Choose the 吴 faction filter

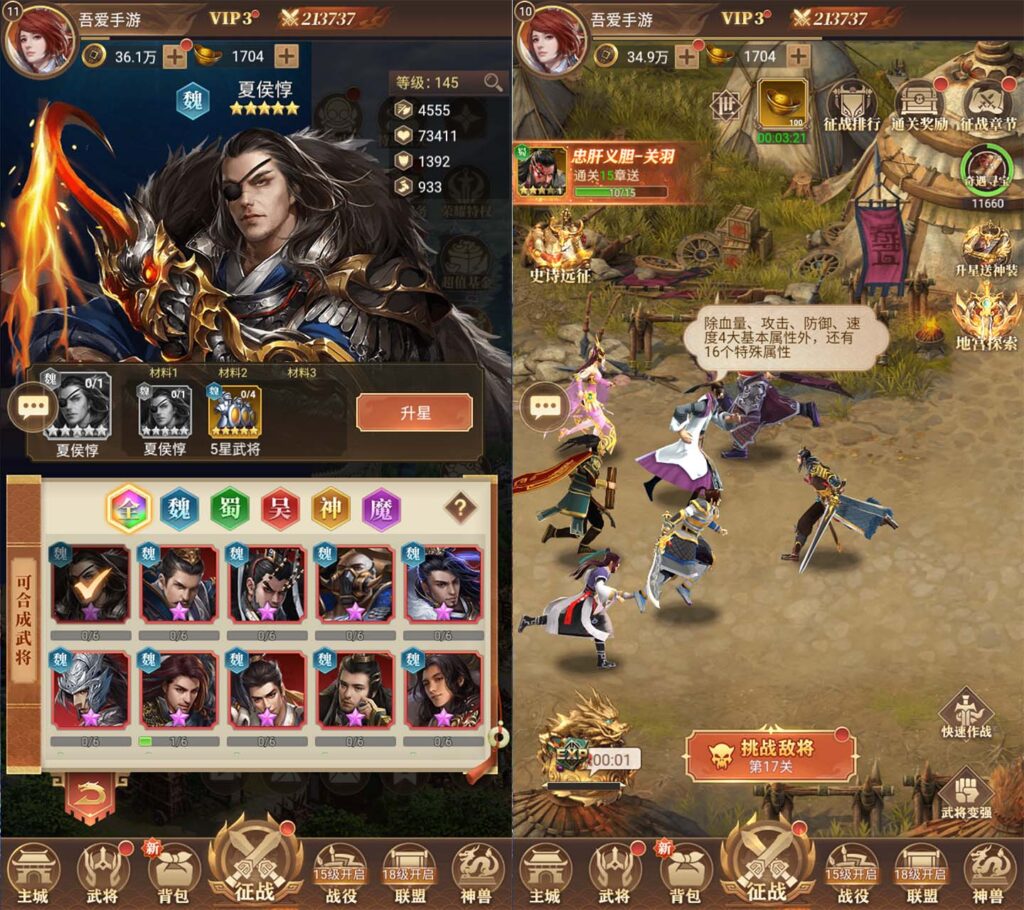pyautogui.click(x=281, y=508)
